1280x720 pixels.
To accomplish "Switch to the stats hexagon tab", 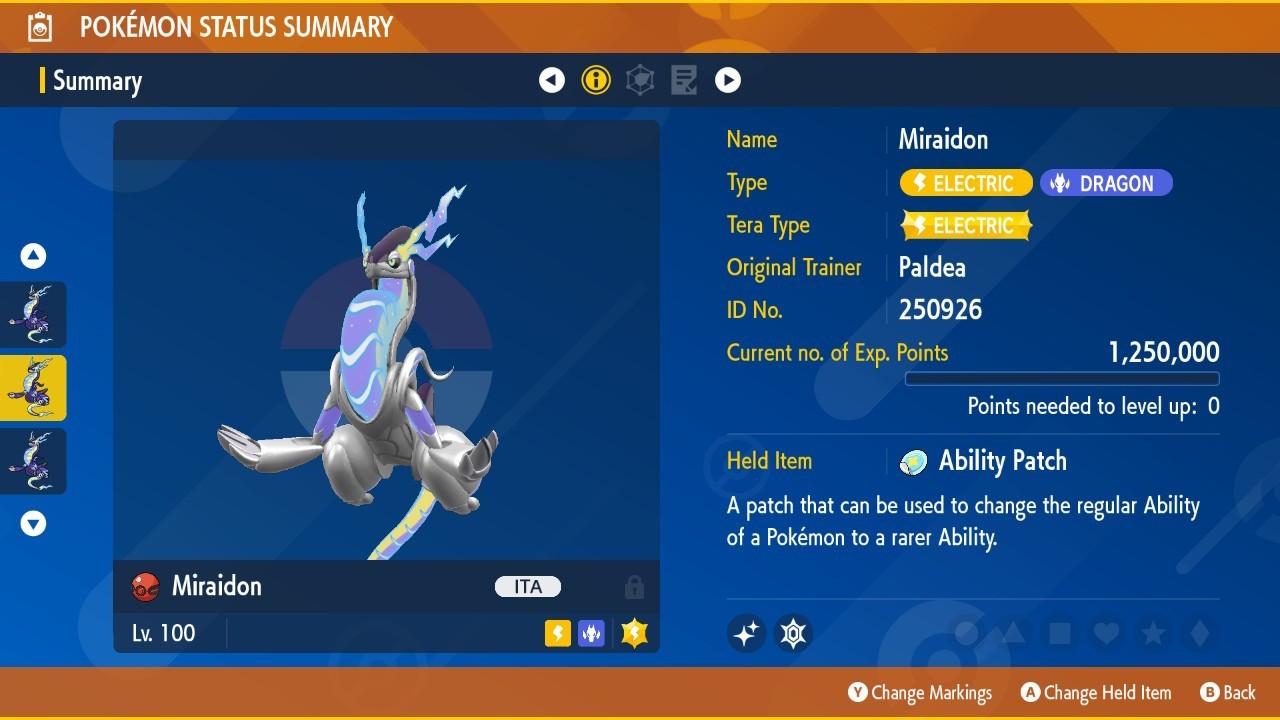I will point(640,80).
